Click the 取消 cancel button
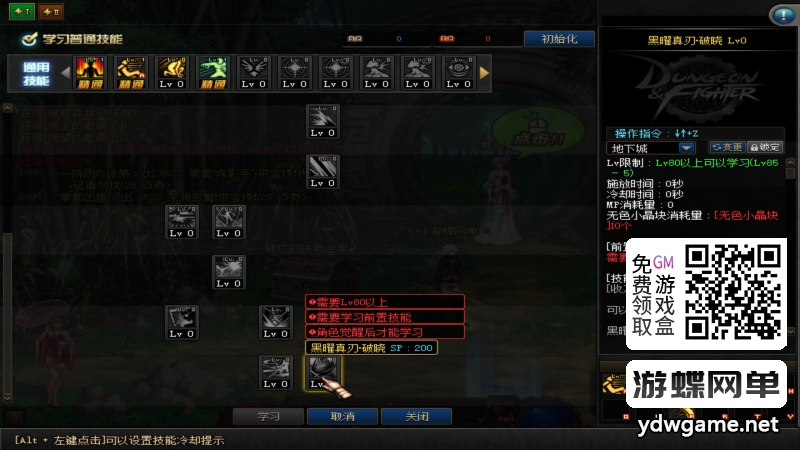This screenshot has width=800, height=450. tap(341, 416)
